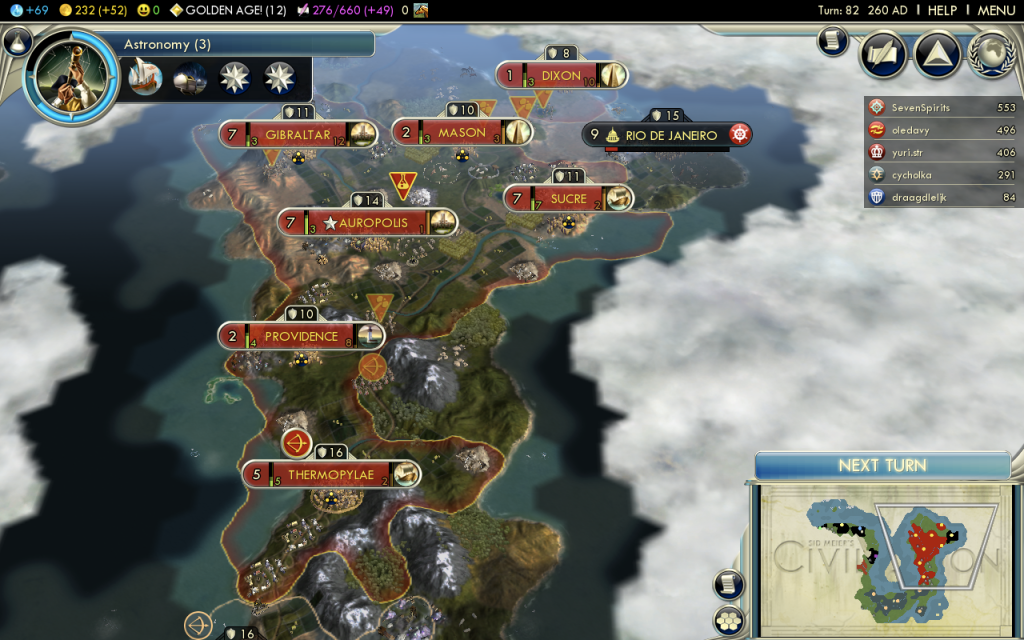This screenshot has height=640, width=1024.
Task: Select the observatory unlock icon
Action: point(190,78)
